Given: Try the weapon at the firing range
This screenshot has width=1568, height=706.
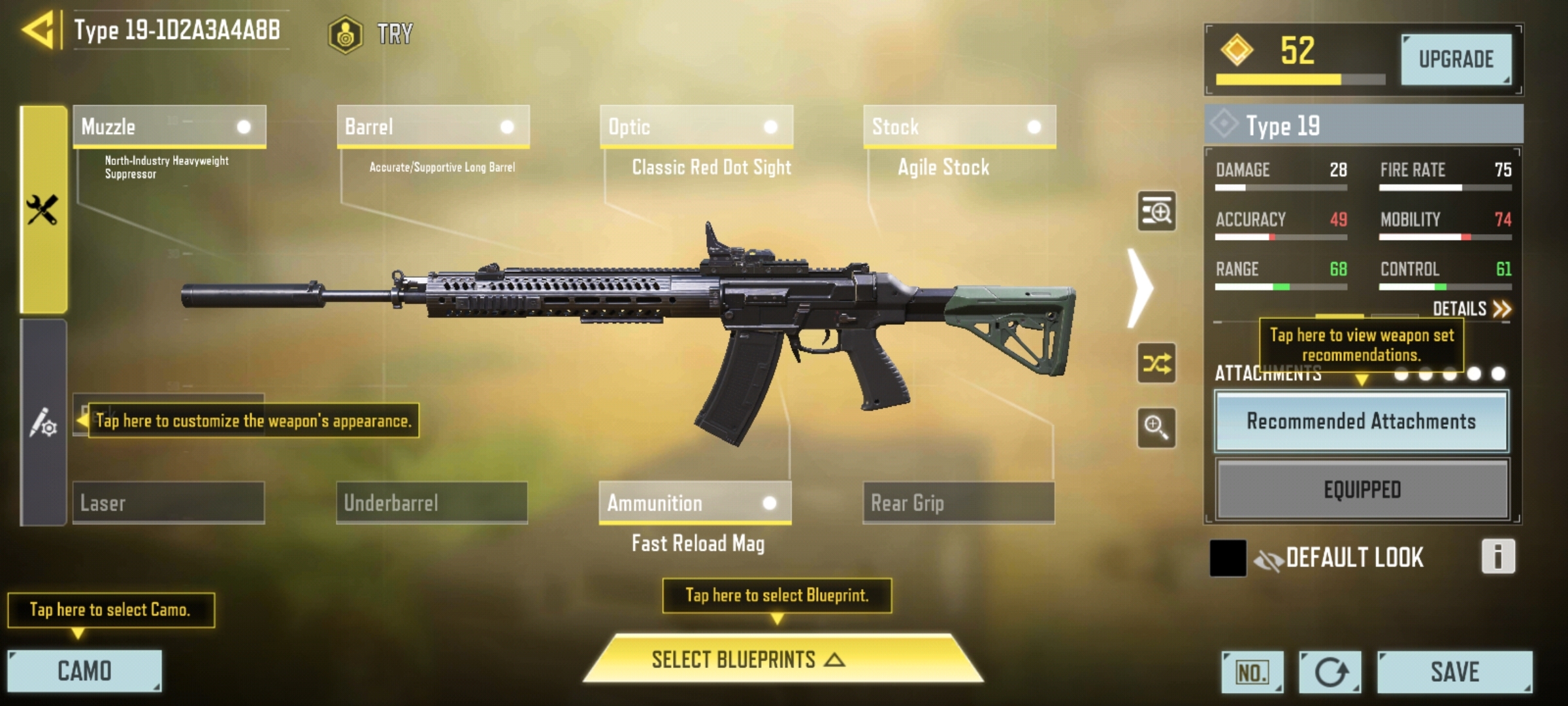Looking at the screenshot, I should (371, 33).
